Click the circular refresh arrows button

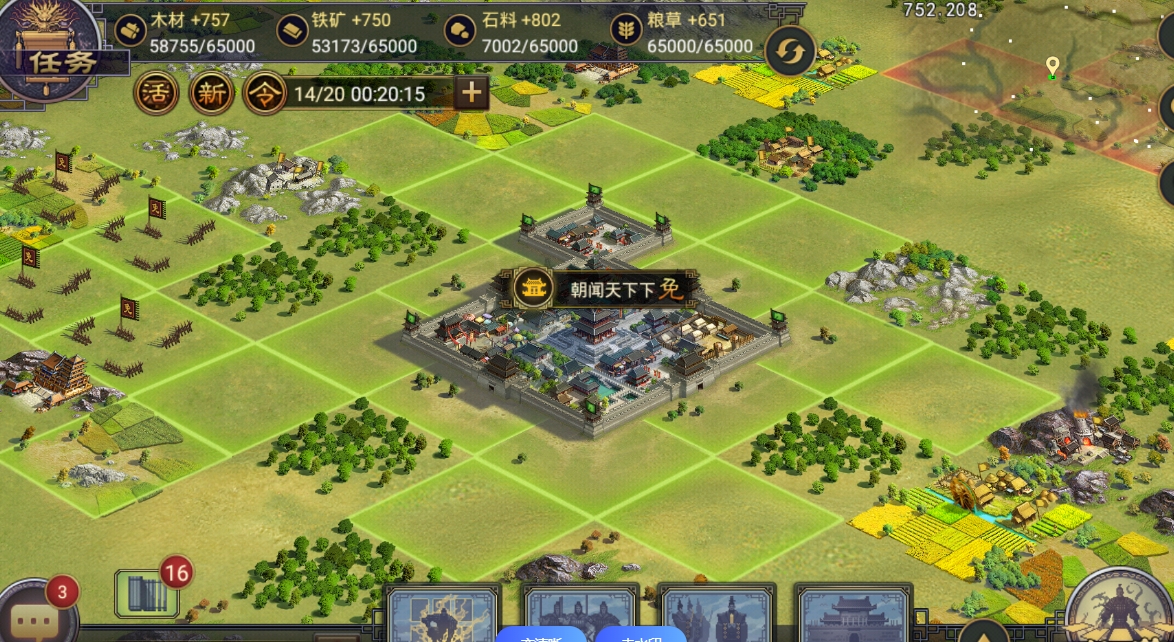[790, 52]
